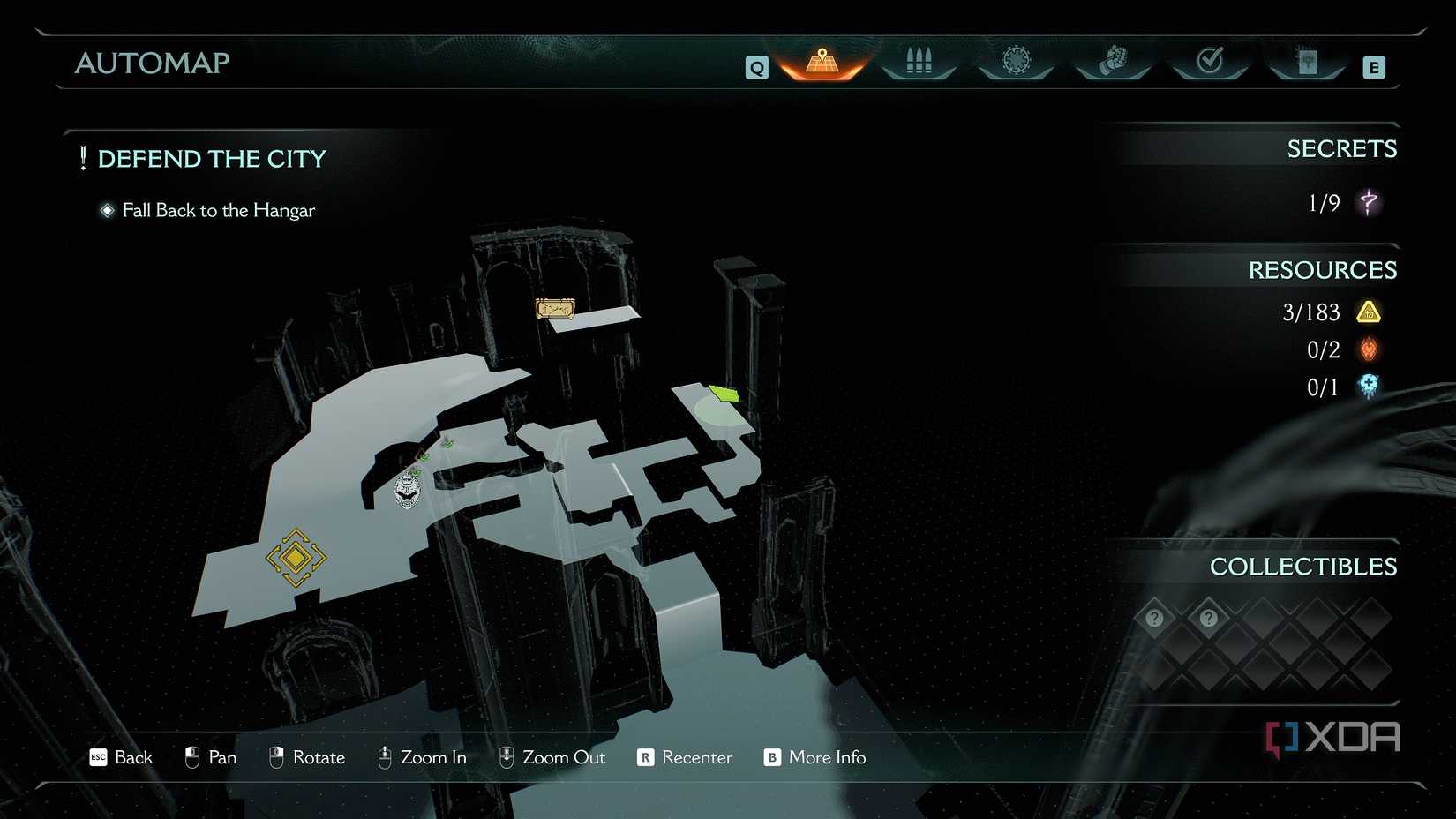The image size is (1456, 819).
Task: Recenter the automap view
Action: [x=685, y=757]
